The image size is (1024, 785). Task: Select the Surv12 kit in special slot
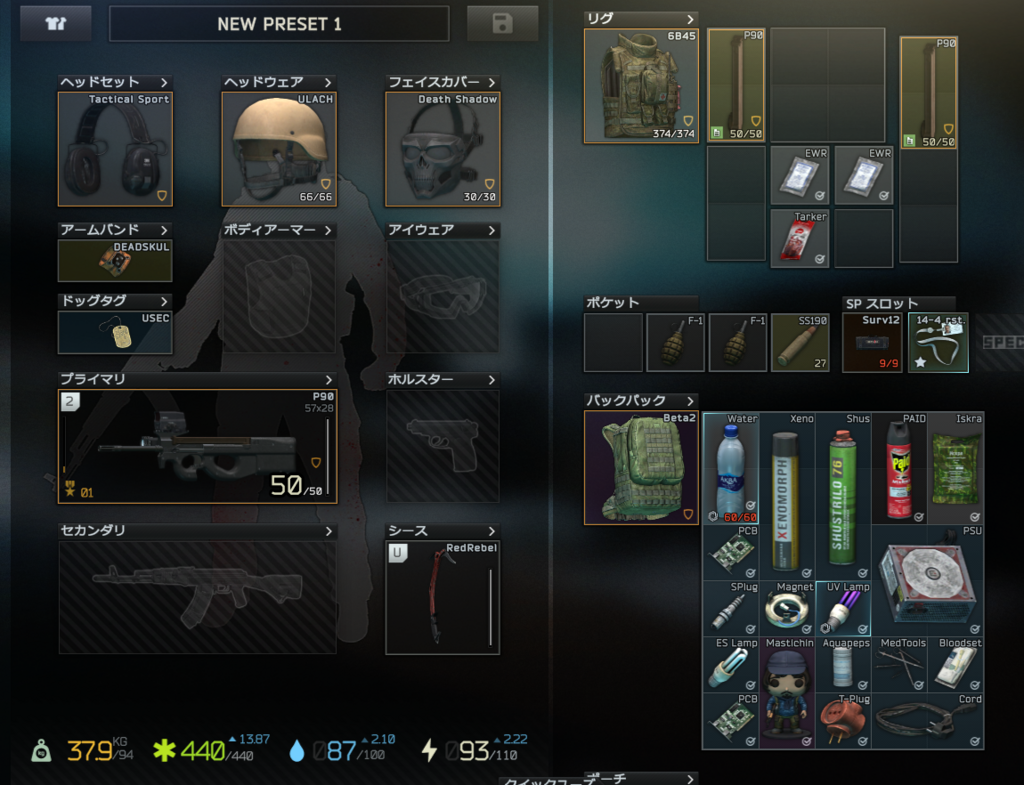pyautogui.click(x=872, y=343)
